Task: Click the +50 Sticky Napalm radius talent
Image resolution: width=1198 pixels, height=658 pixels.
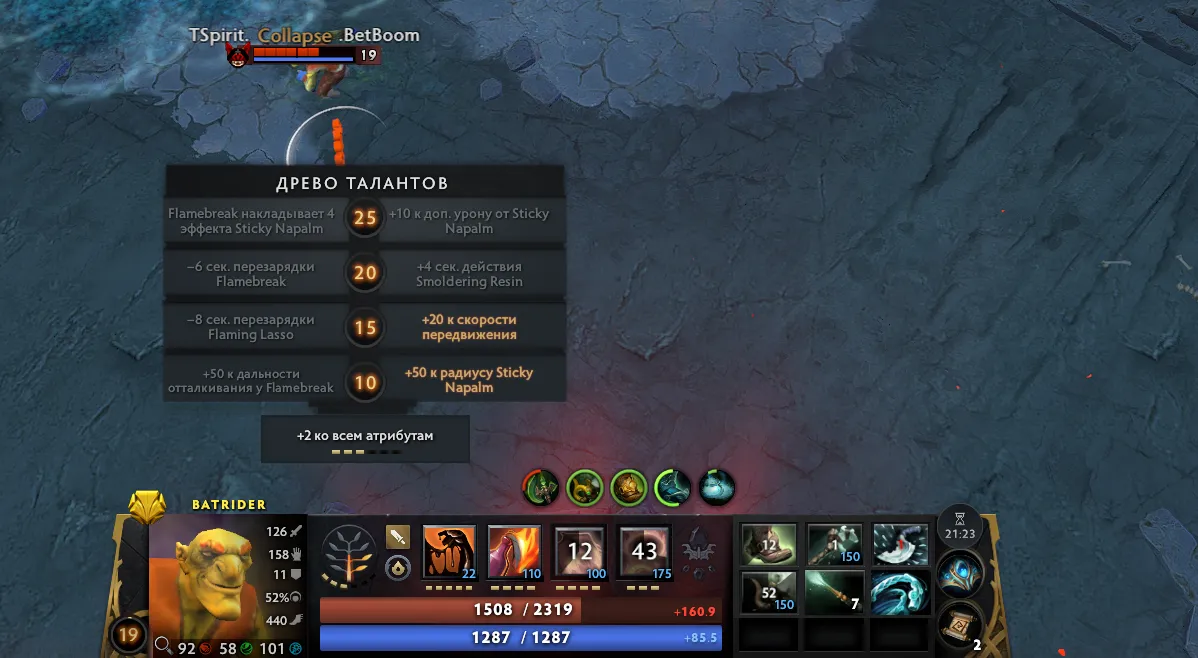Action: [x=469, y=380]
